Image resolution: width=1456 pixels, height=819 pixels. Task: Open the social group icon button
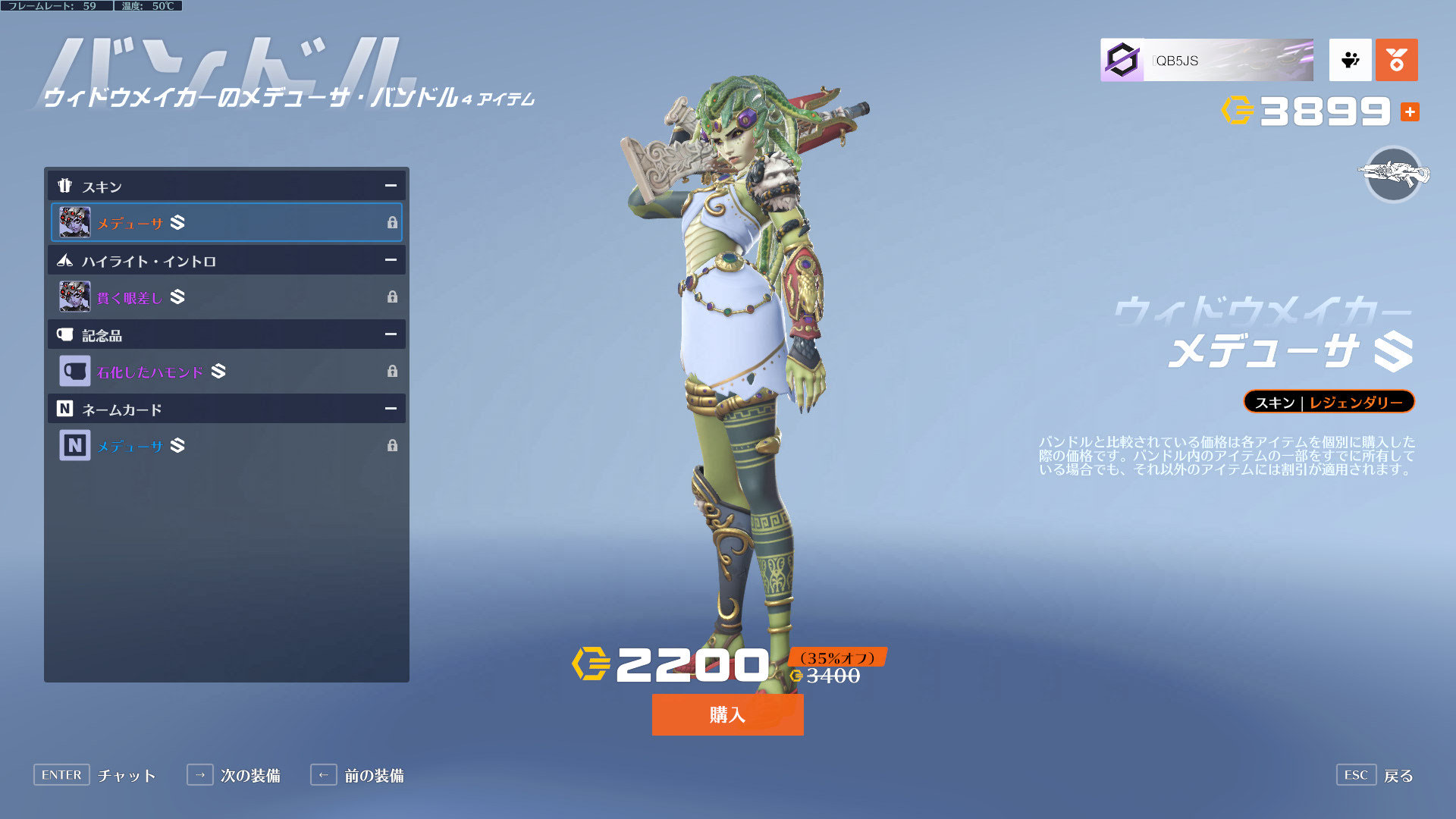[1350, 60]
